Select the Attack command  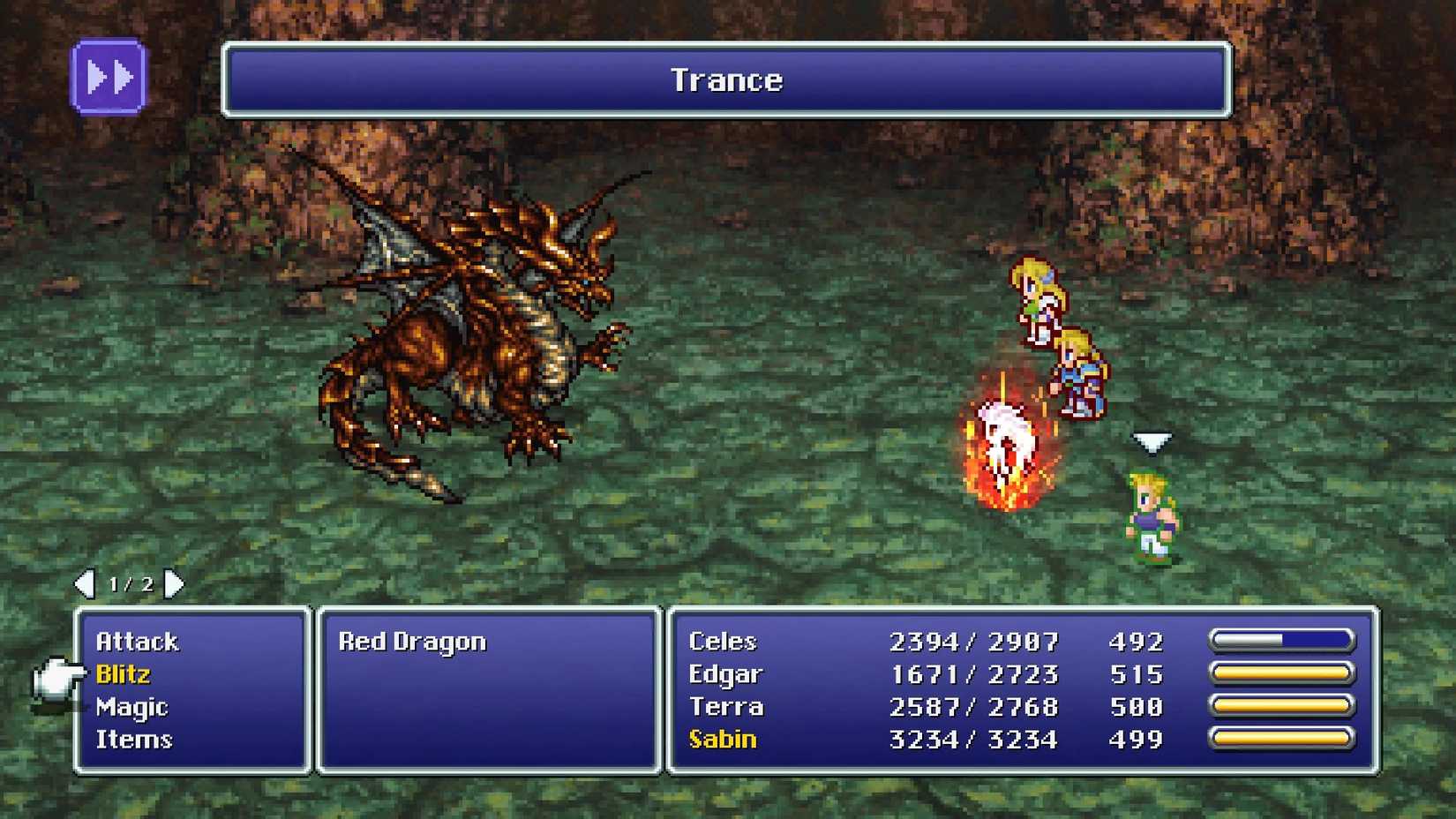click(x=138, y=642)
